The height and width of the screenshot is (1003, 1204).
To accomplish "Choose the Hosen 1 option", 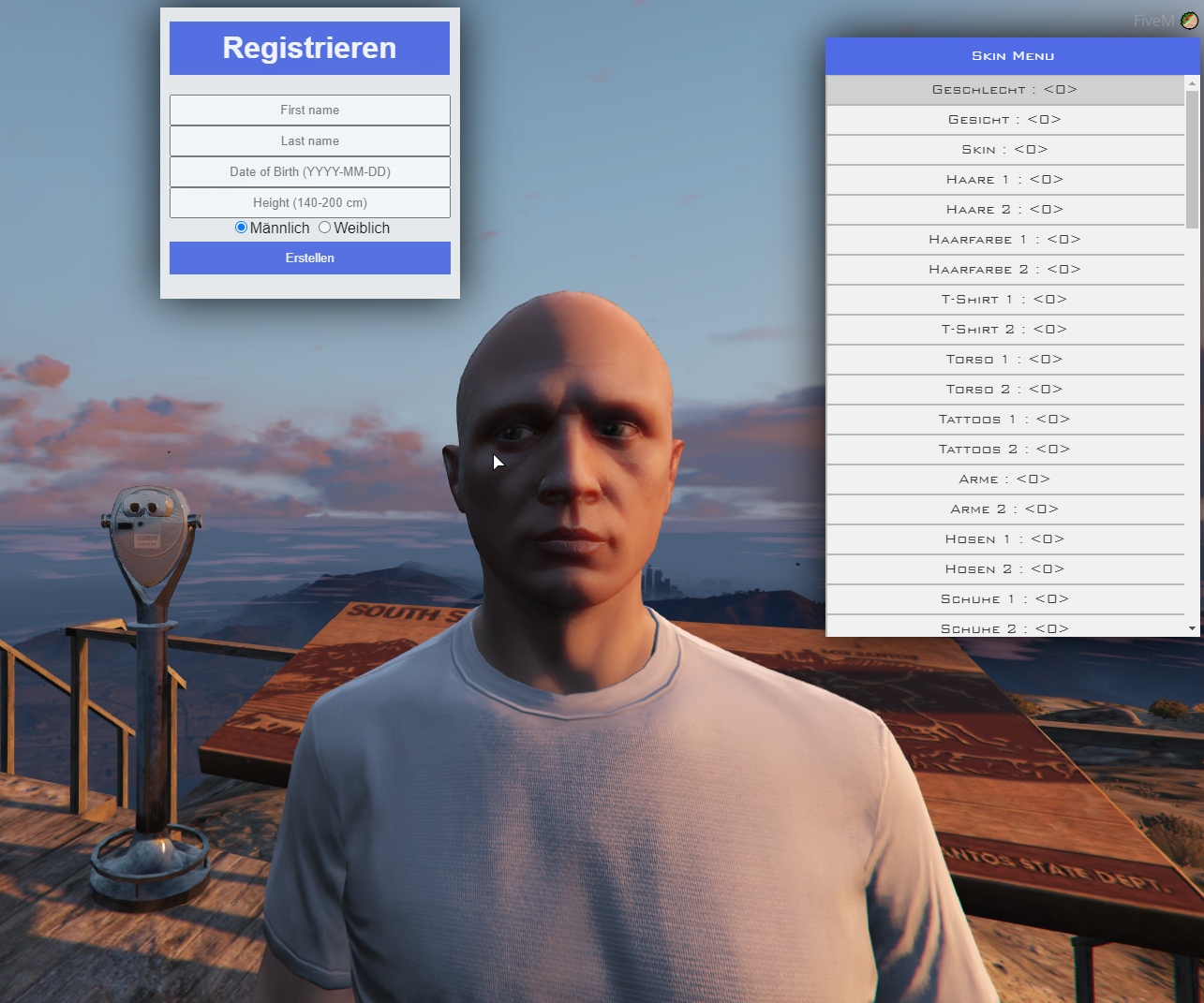I will click(1004, 539).
